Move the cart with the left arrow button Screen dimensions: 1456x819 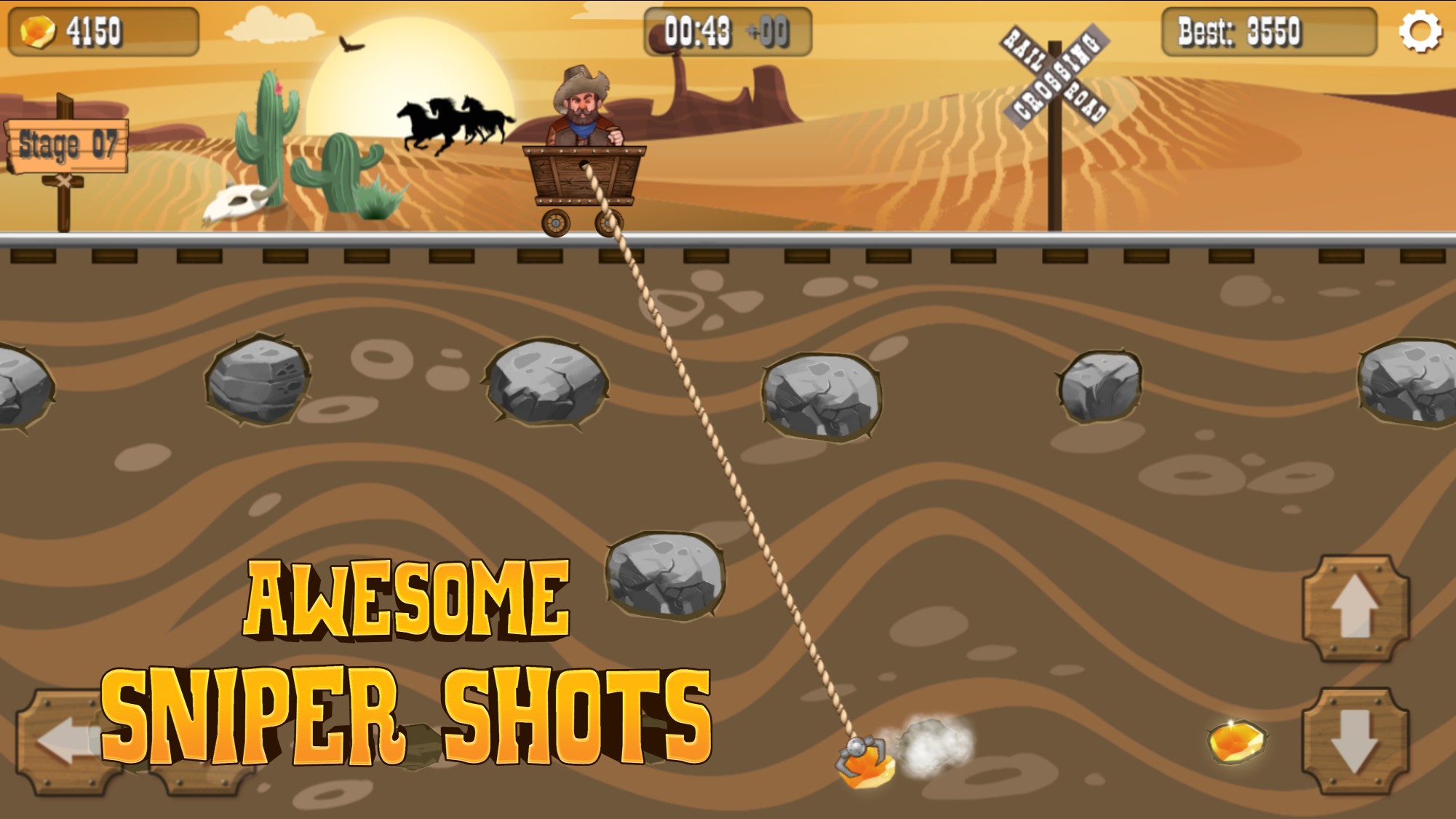(65, 741)
